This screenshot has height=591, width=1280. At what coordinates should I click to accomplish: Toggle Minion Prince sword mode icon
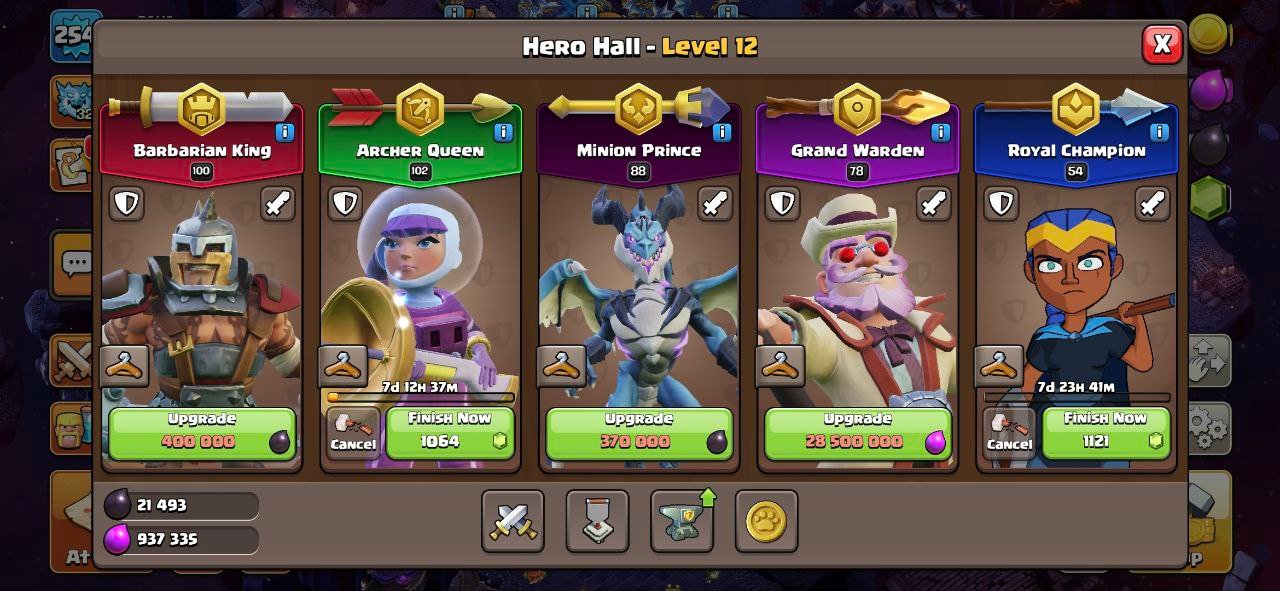(715, 204)
